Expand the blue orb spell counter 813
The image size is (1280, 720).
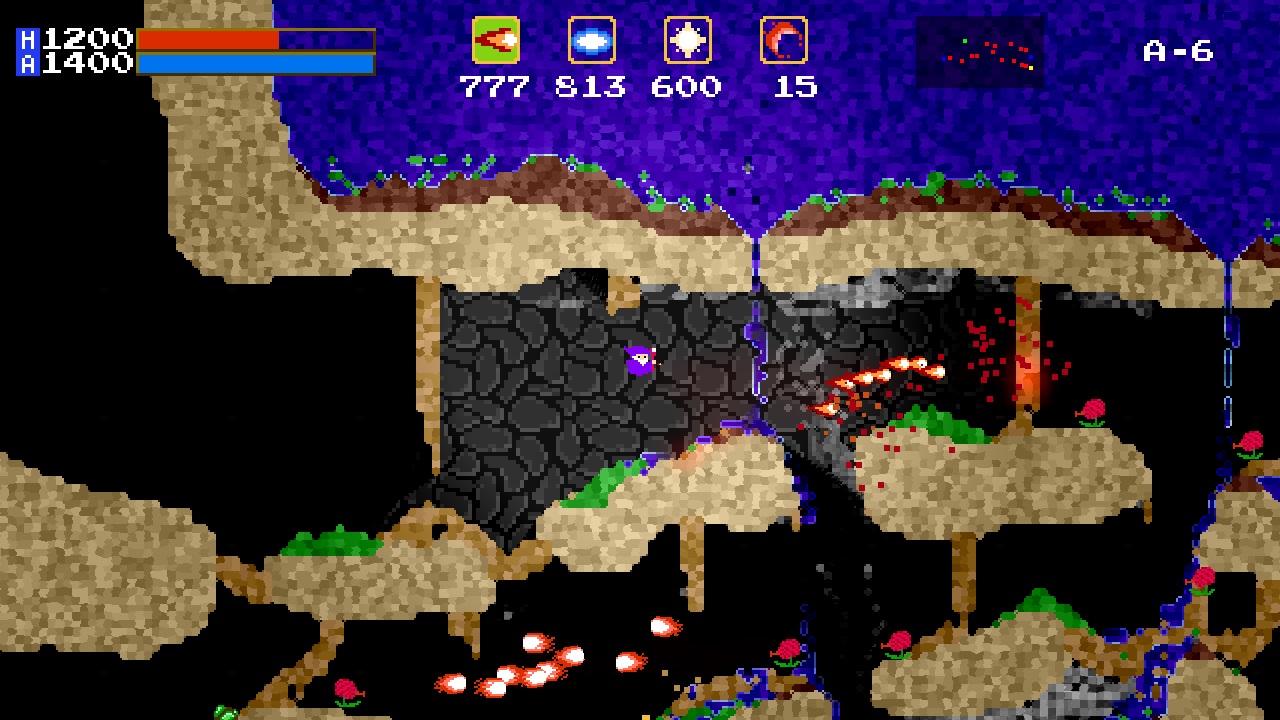click(591, 86)
